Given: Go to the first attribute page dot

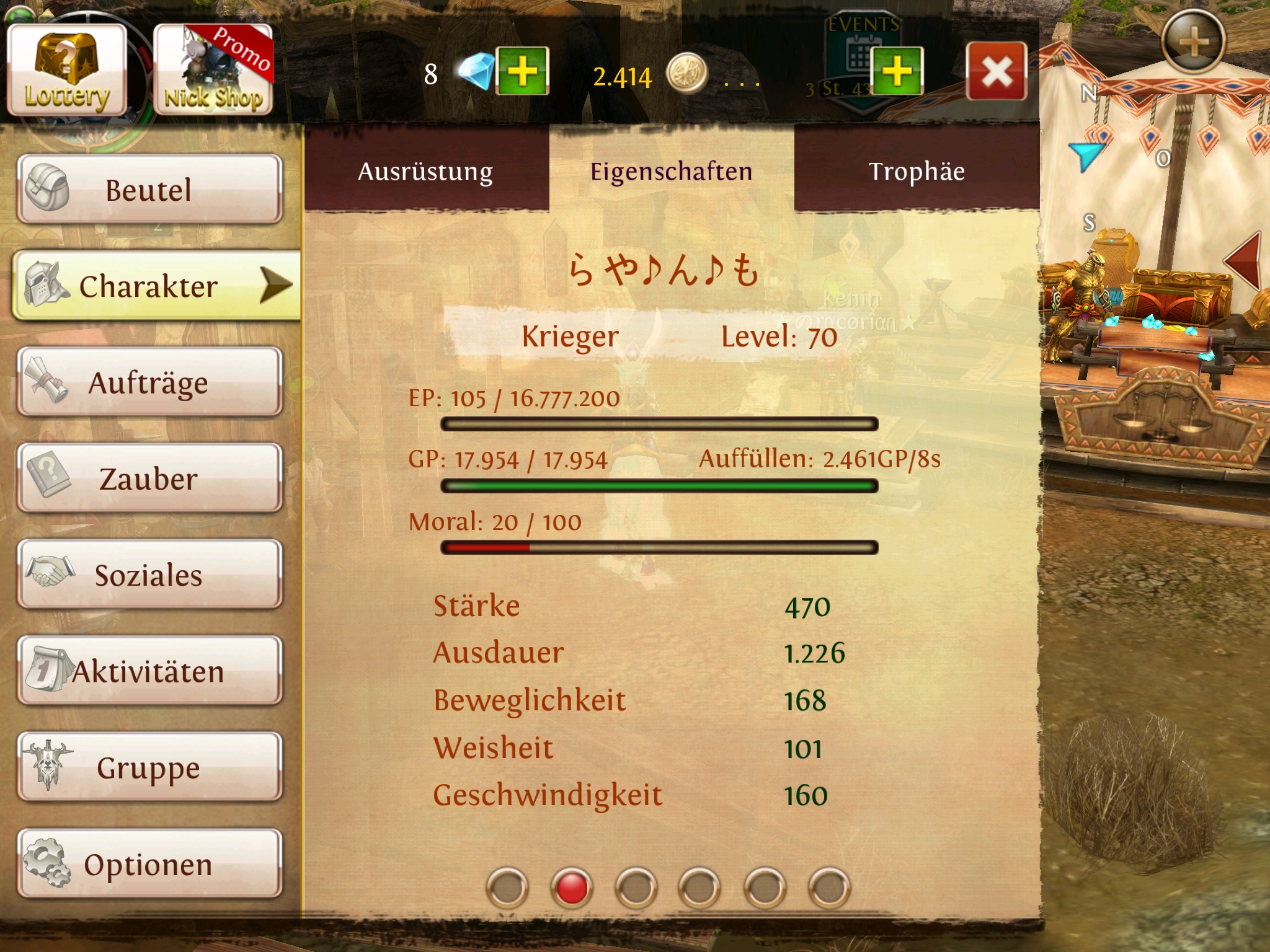Looking at the screenshot, I should tap(507, 888).
